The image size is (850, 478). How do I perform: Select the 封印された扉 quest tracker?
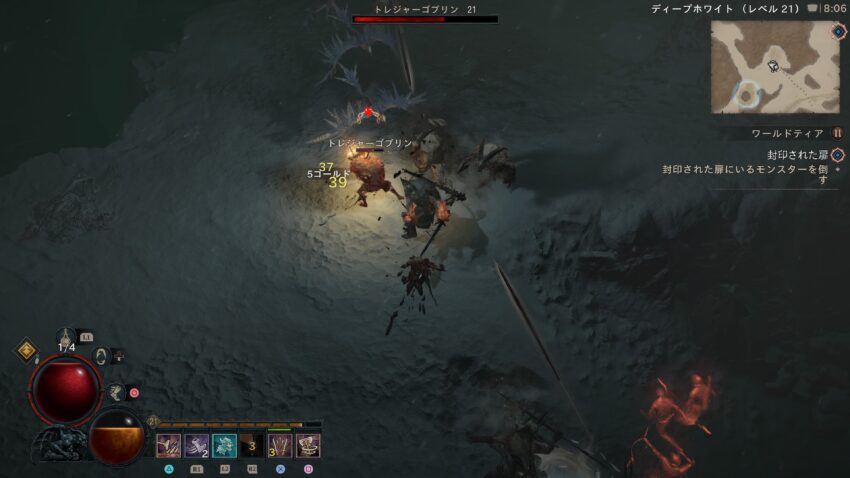point(800,155)
